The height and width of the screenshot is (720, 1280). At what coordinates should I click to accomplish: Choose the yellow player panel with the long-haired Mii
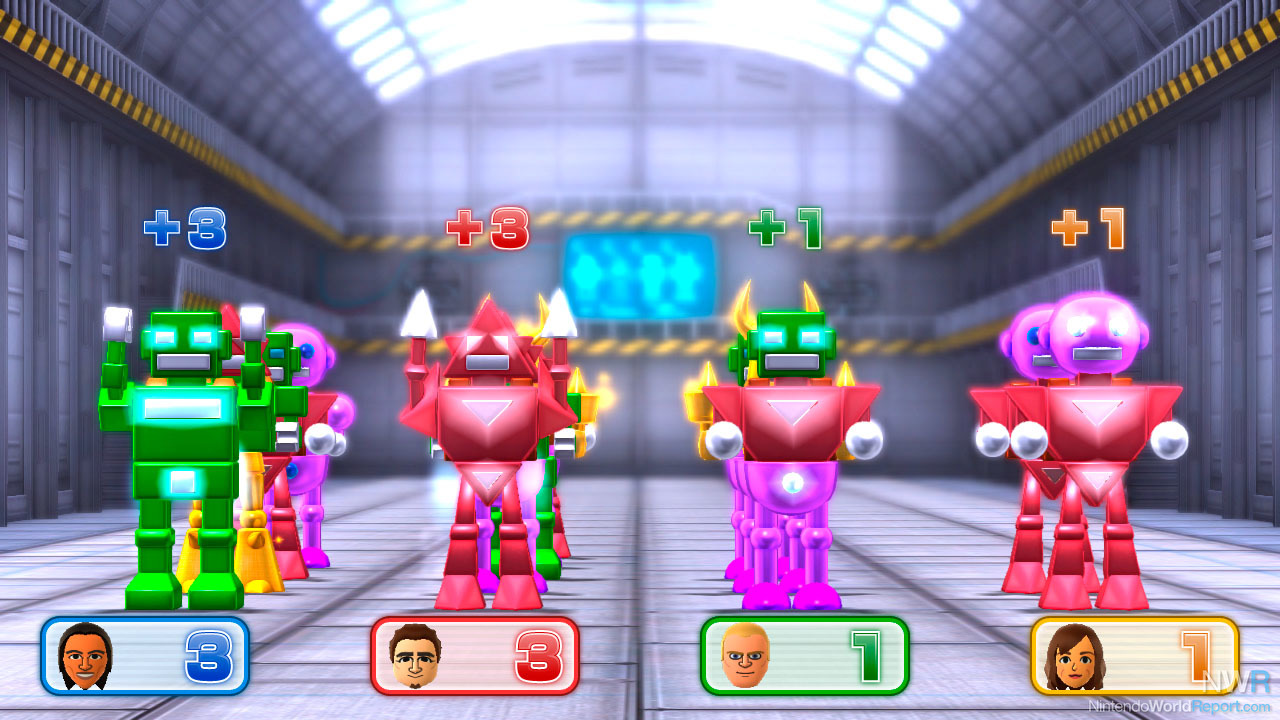tap(1134, 656)
